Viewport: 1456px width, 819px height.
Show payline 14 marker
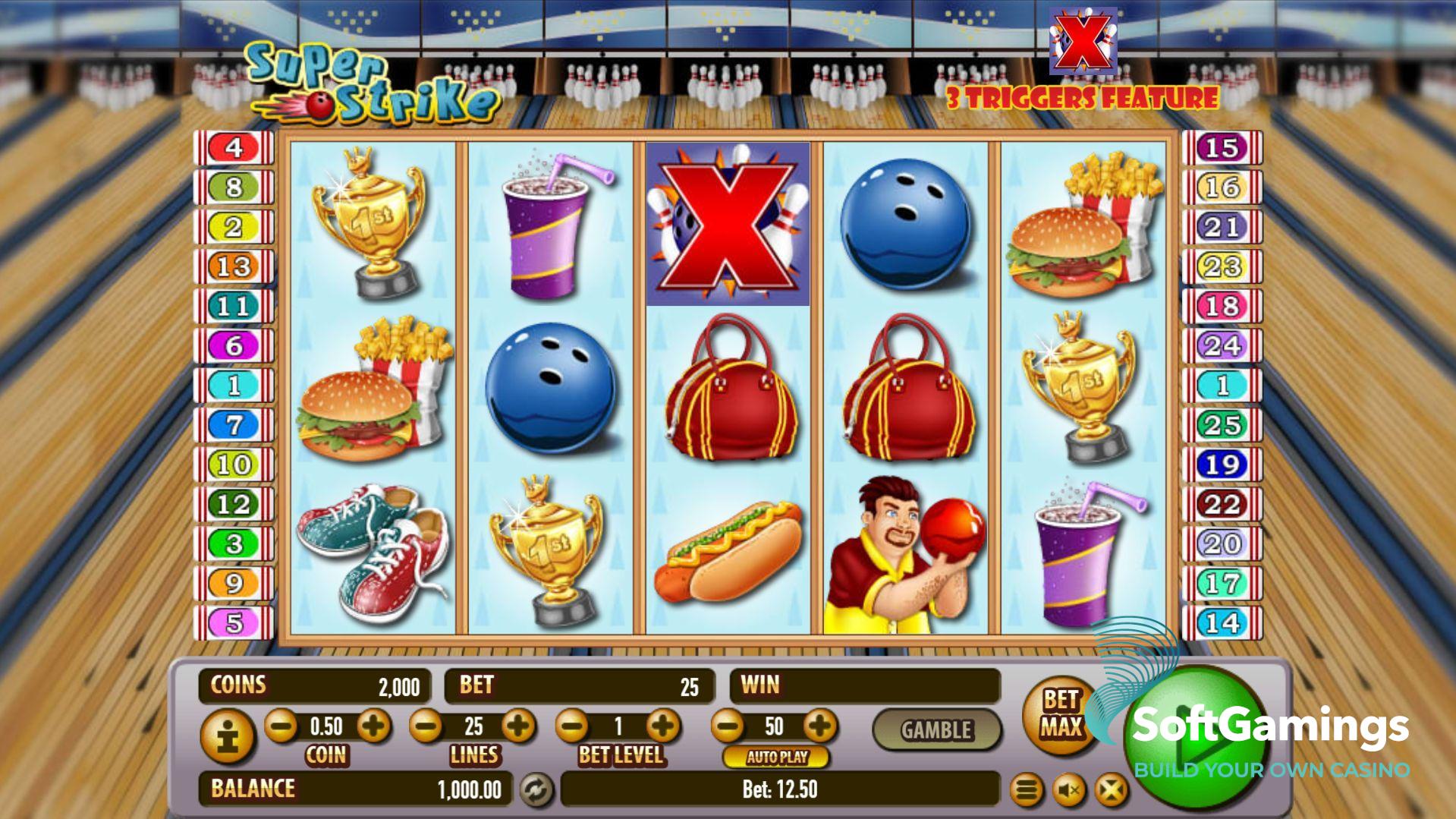[1222, 622]
